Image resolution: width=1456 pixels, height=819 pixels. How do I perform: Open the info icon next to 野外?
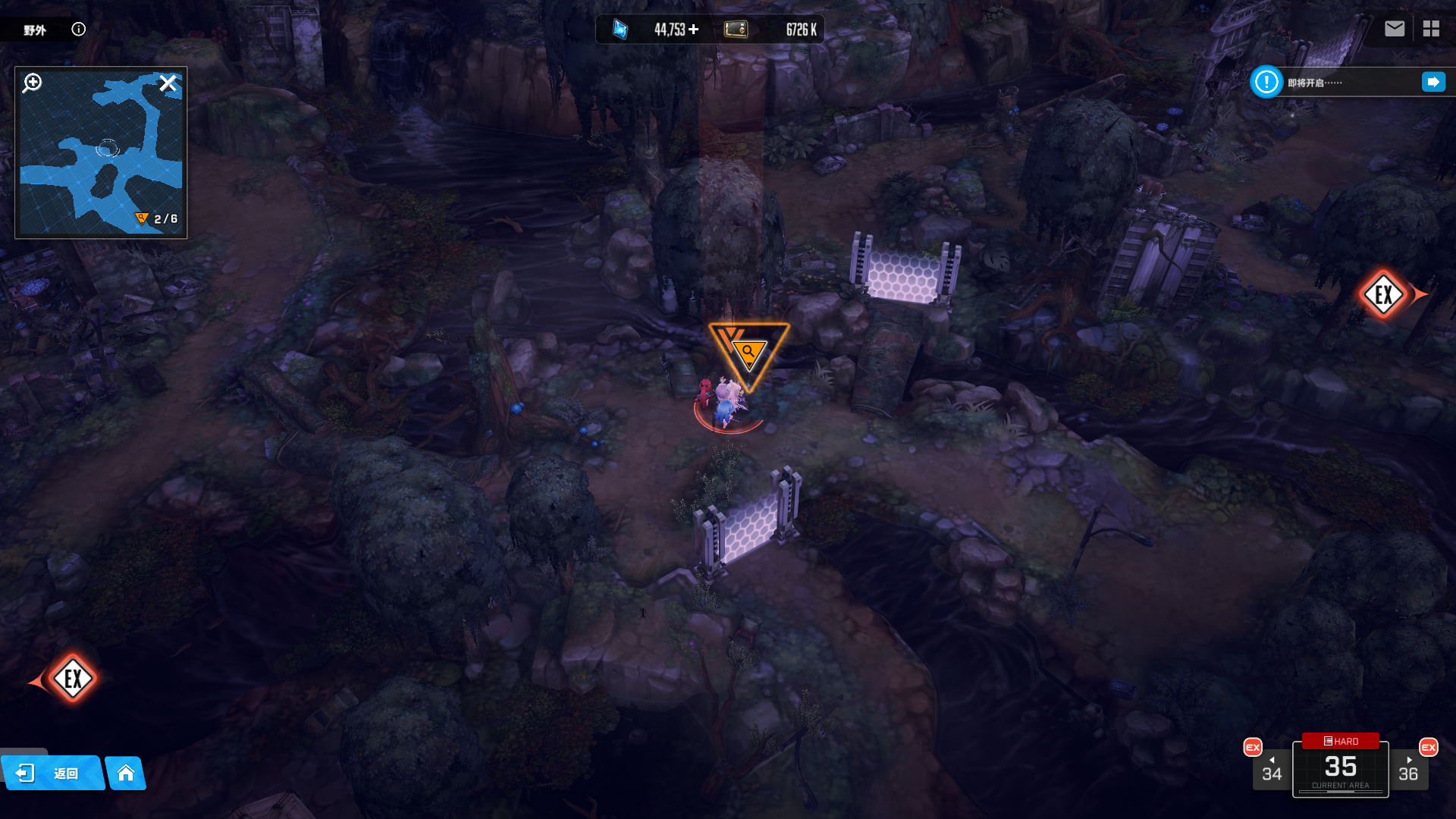tap(79, 29)
